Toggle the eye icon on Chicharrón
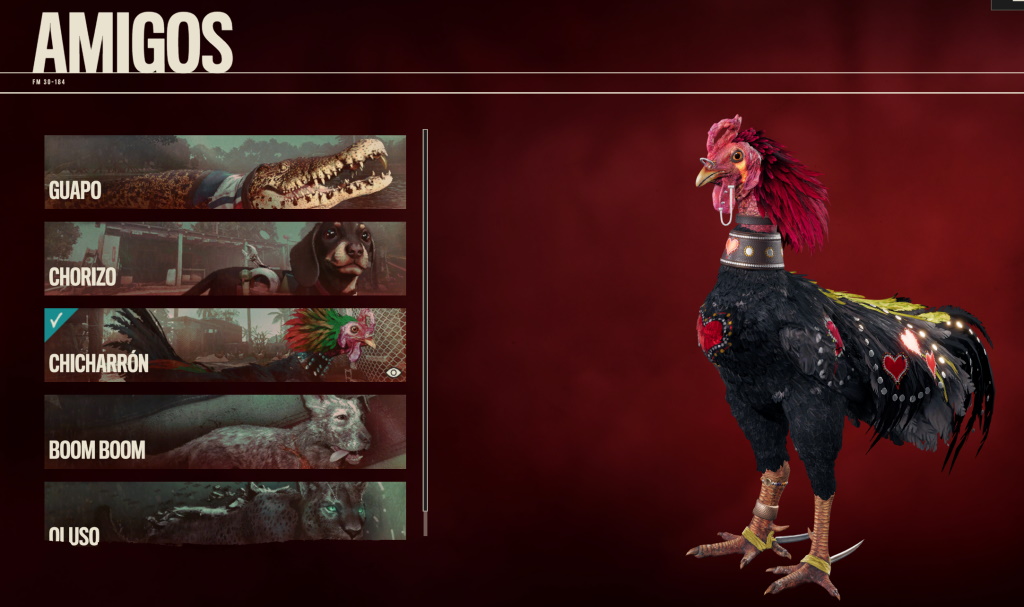 coord(394,372)
